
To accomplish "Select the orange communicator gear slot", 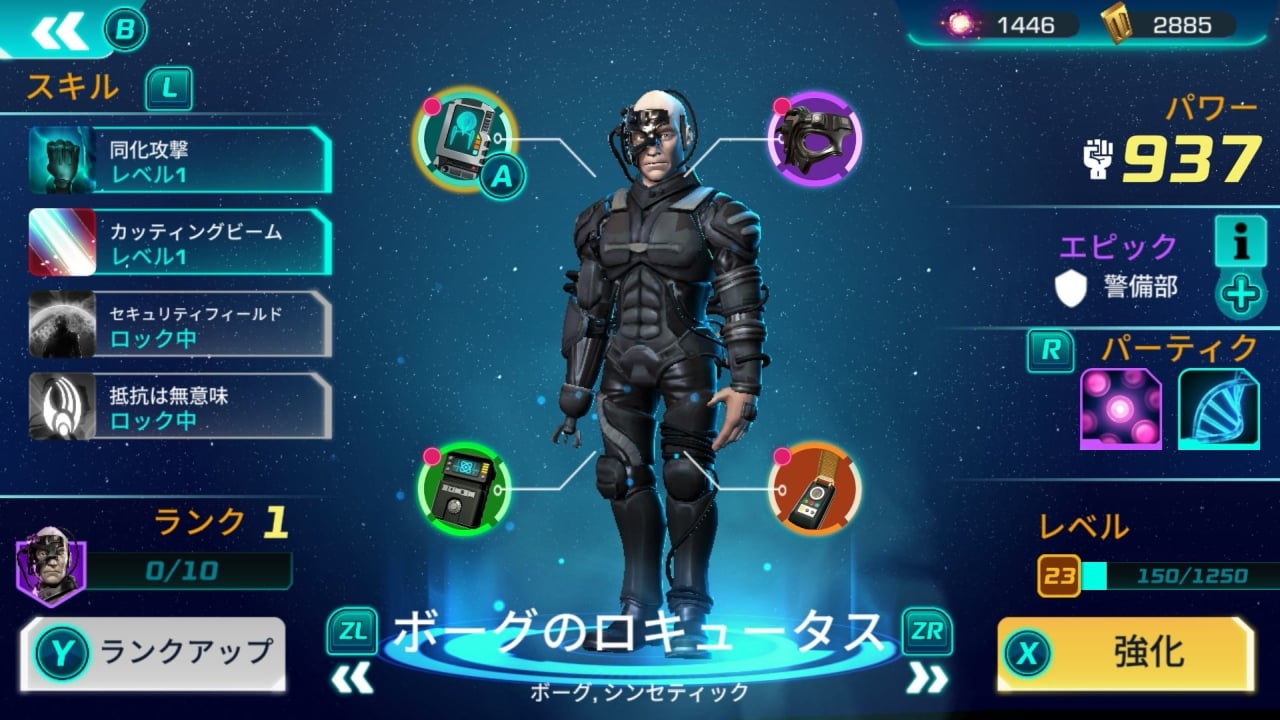I will [x=814, y=489].
